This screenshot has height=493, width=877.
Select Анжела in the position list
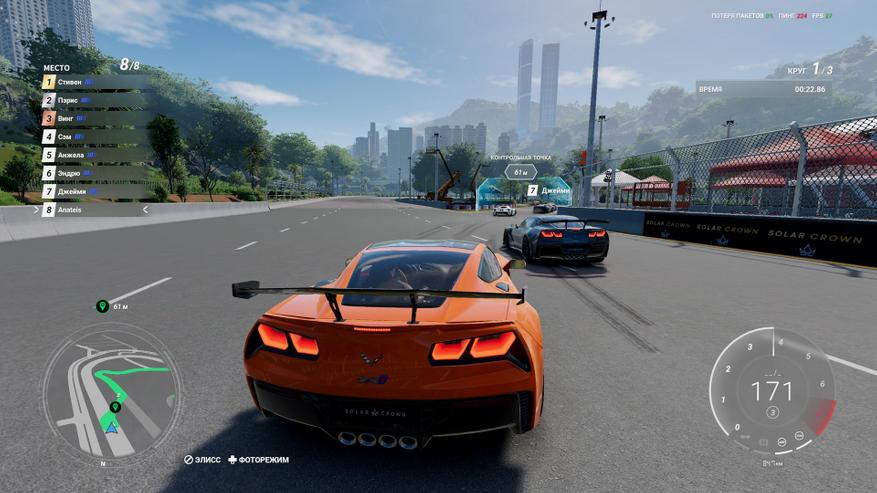pos(90,155)
